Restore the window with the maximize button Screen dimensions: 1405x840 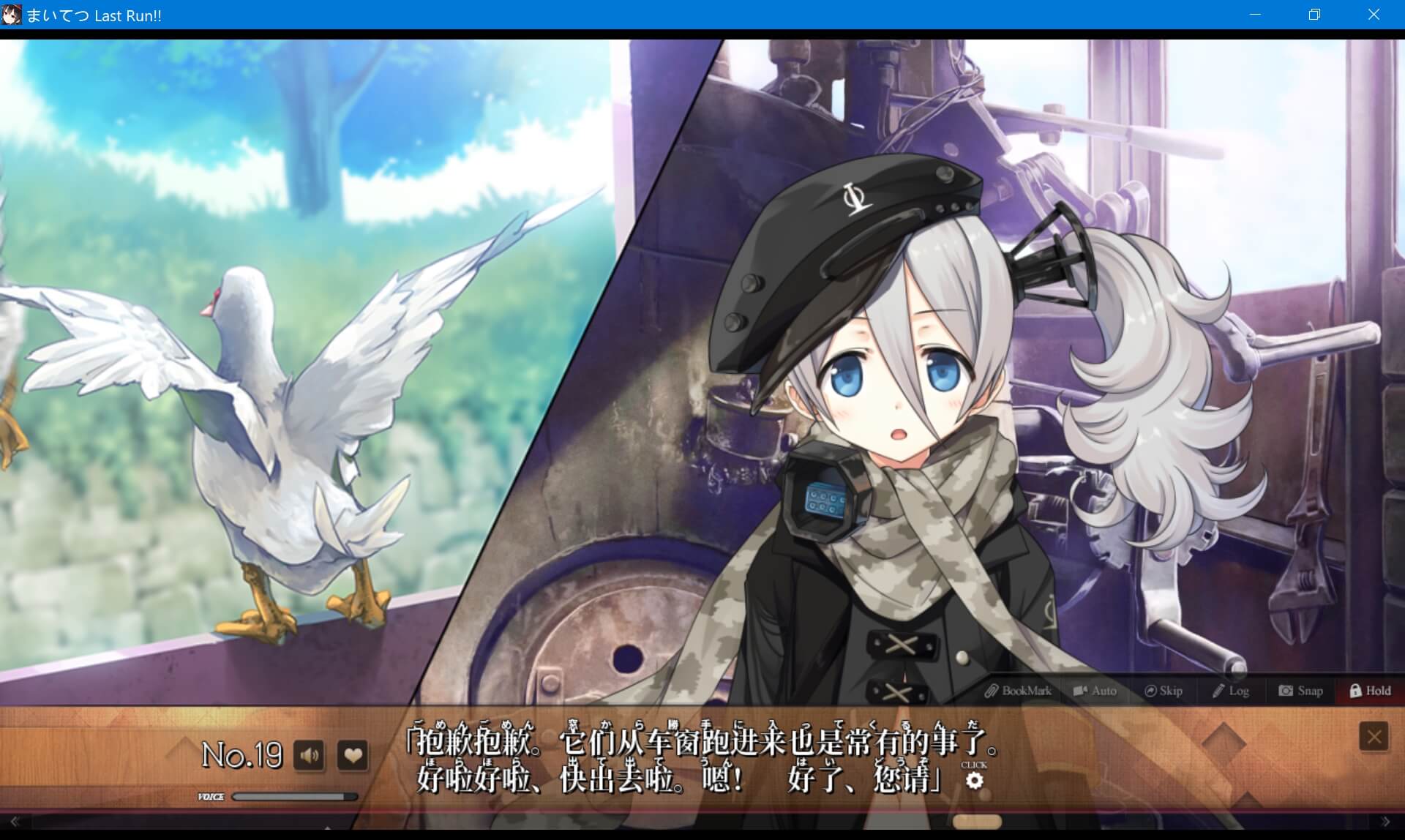click(1314, 15)
